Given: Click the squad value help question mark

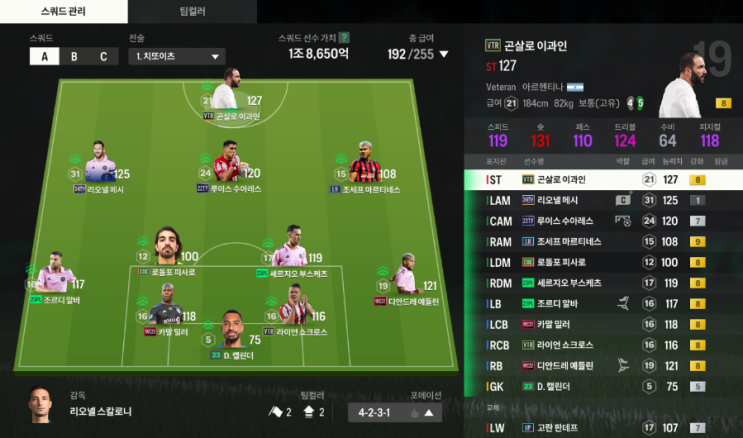Looking at the screenshot, I should tap(345, 37).
